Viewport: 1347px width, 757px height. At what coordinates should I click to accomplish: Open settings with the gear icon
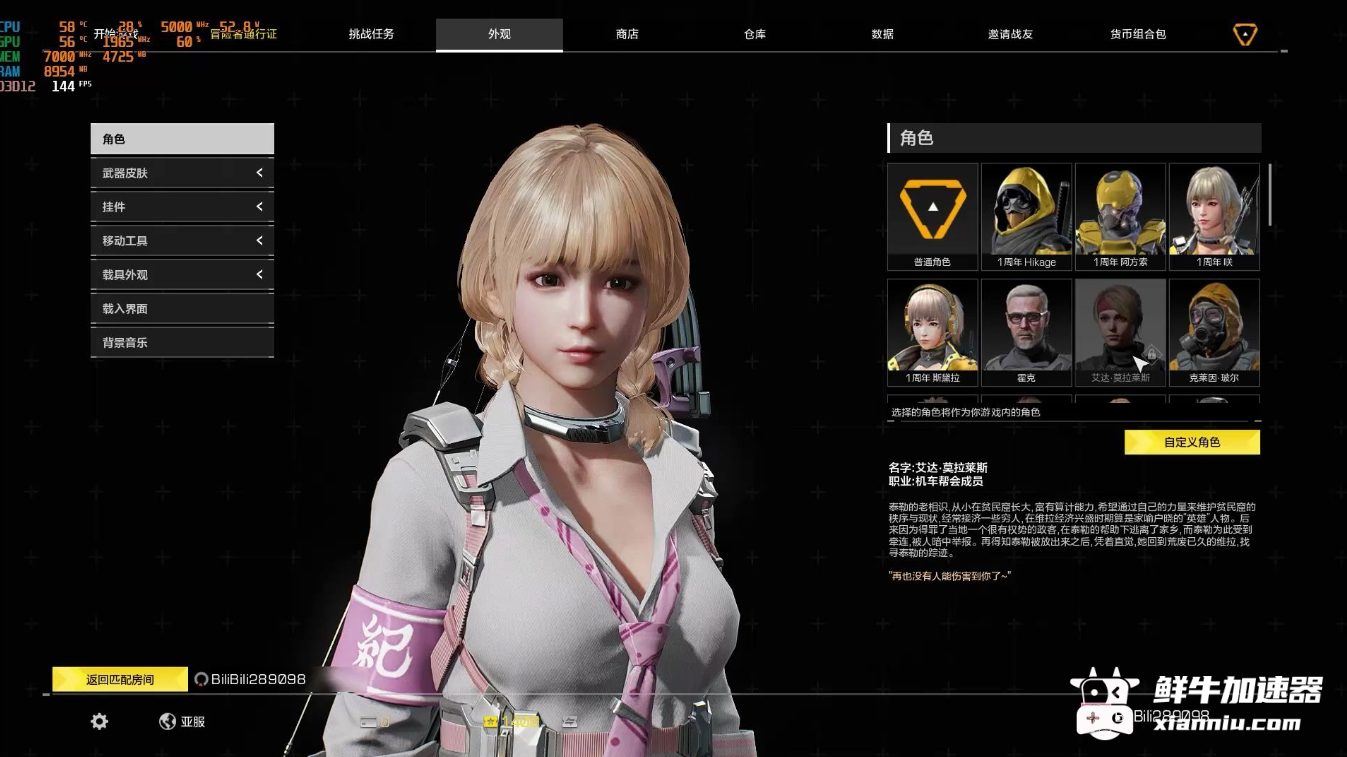point(99,721)
